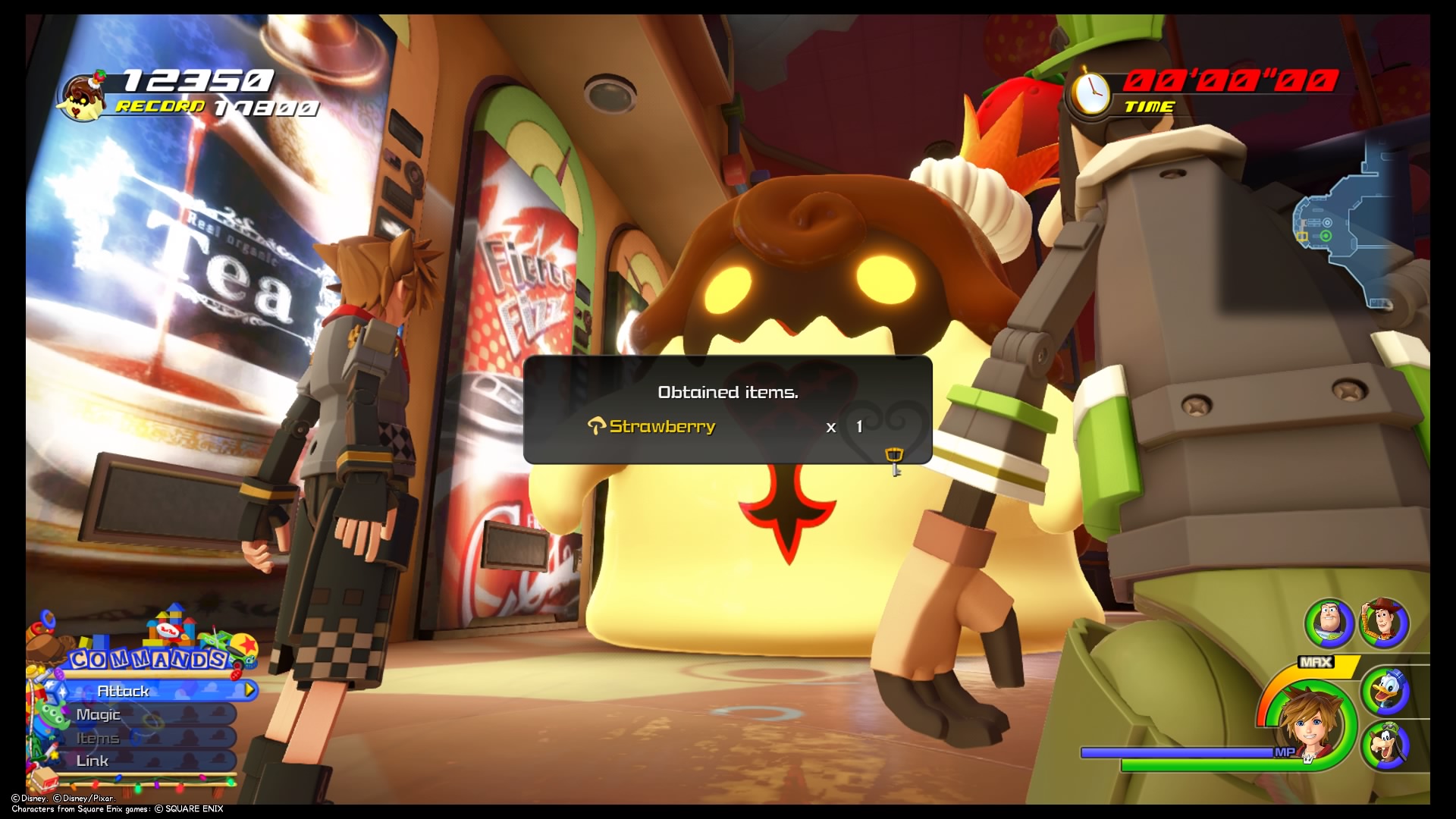Click the Strawberry item icon
The height and width of the screenshot is (819, 1456).
[598, 426]
